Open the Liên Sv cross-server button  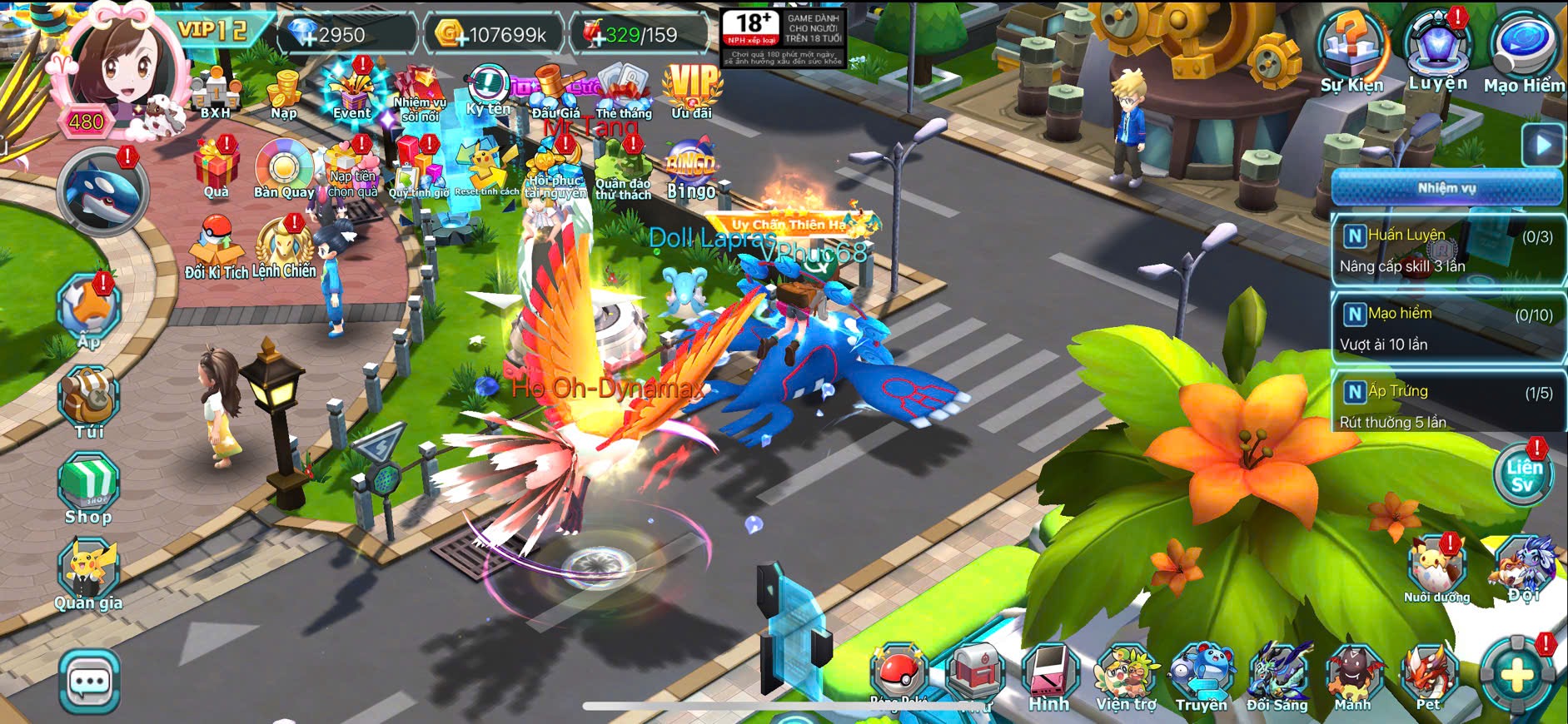tap(1522, 475)
